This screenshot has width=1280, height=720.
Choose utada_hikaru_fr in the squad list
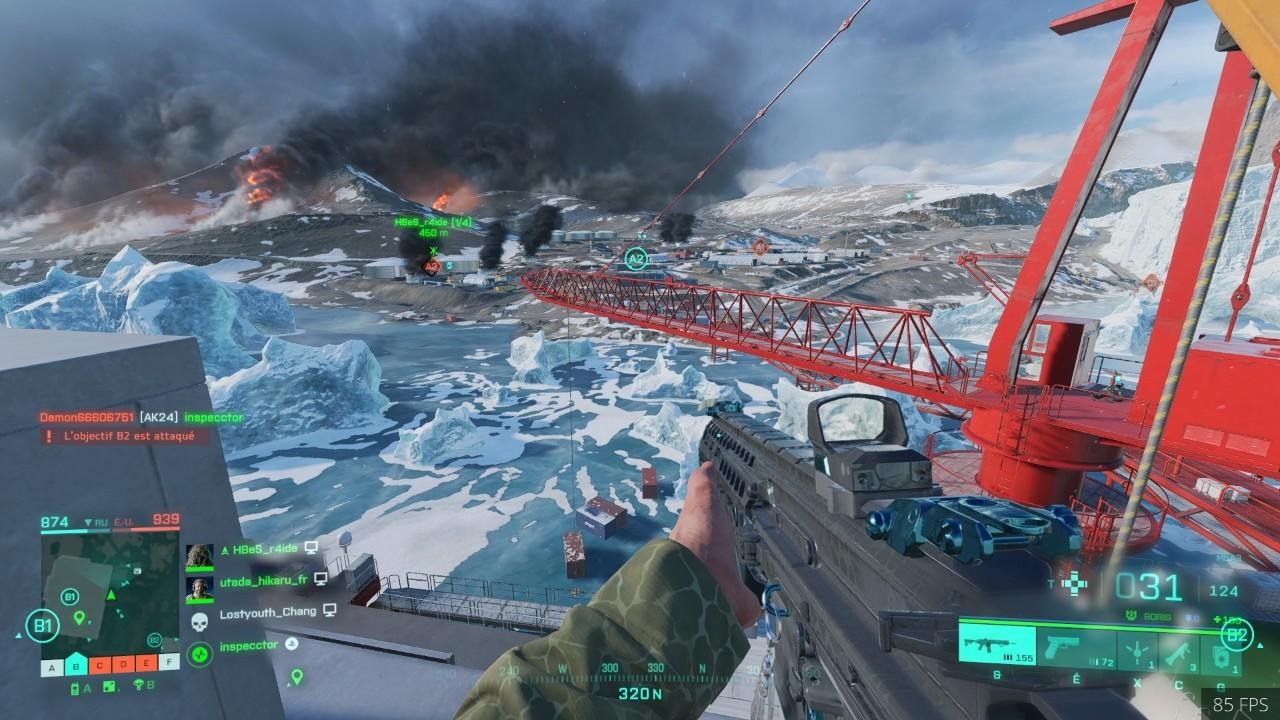[265, 580]
